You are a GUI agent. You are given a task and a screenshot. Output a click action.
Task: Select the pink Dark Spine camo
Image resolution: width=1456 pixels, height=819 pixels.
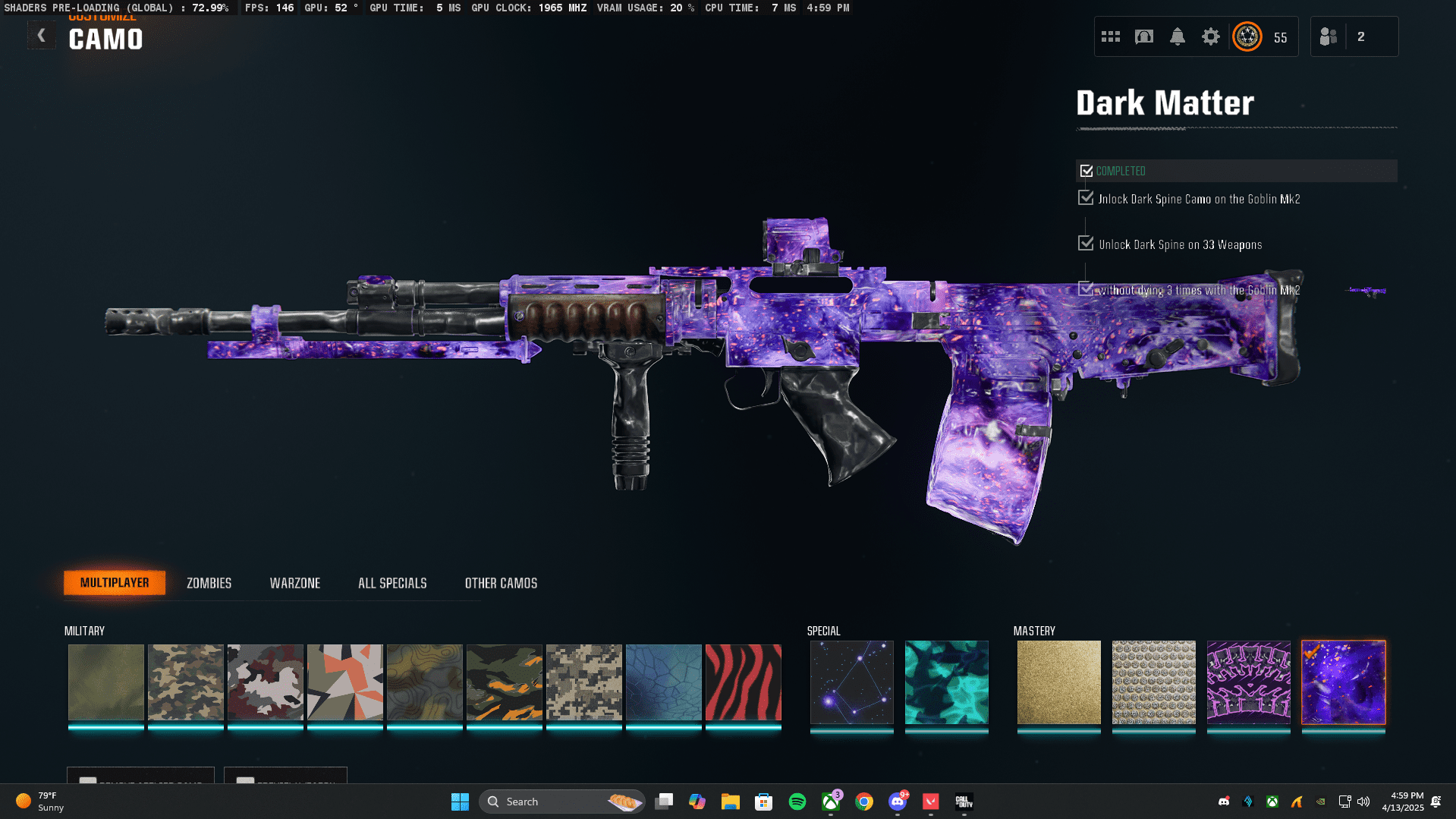(1248, 682)
